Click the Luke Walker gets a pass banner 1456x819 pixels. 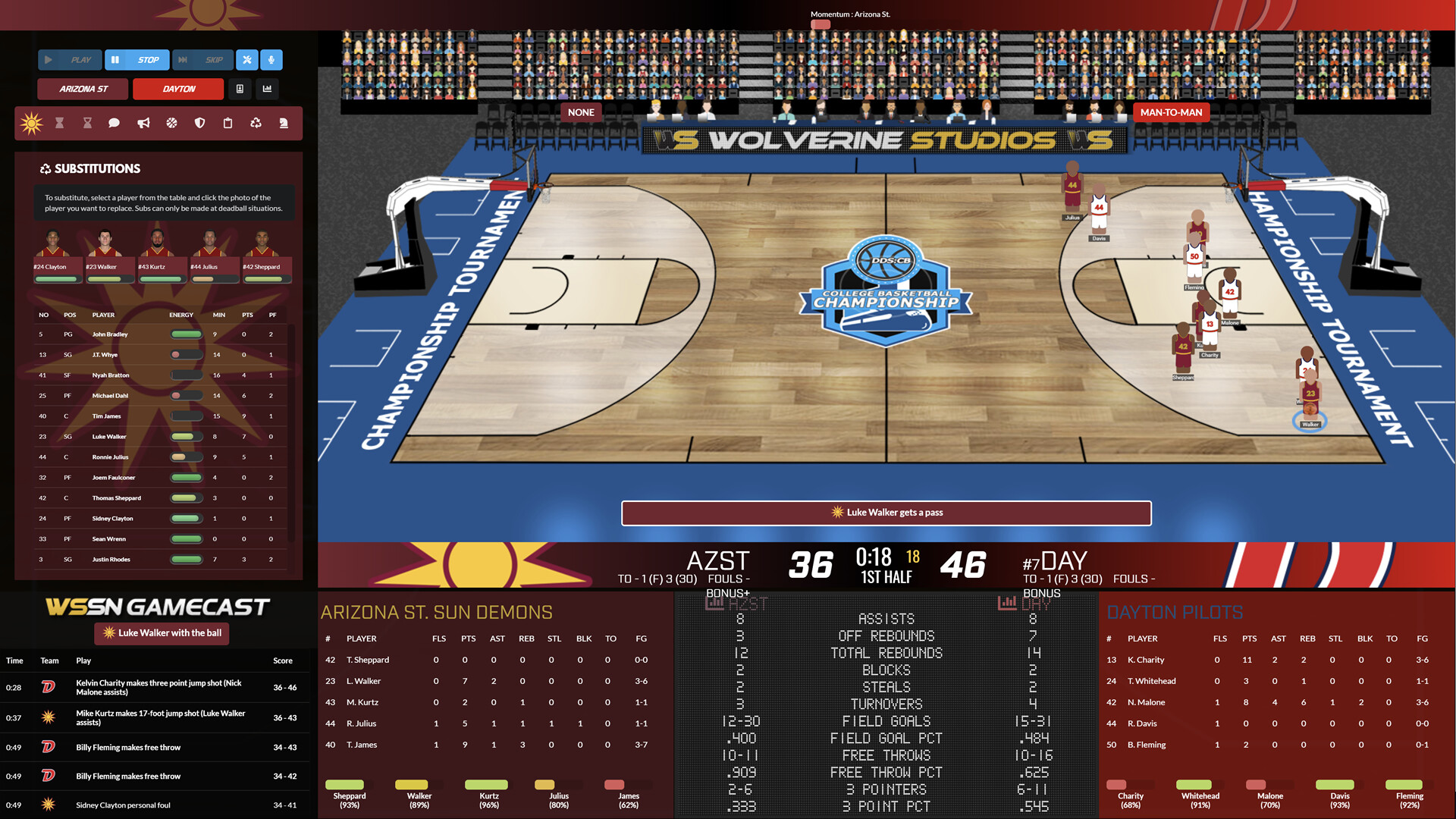pyautogui.click(x=886, y=513)
